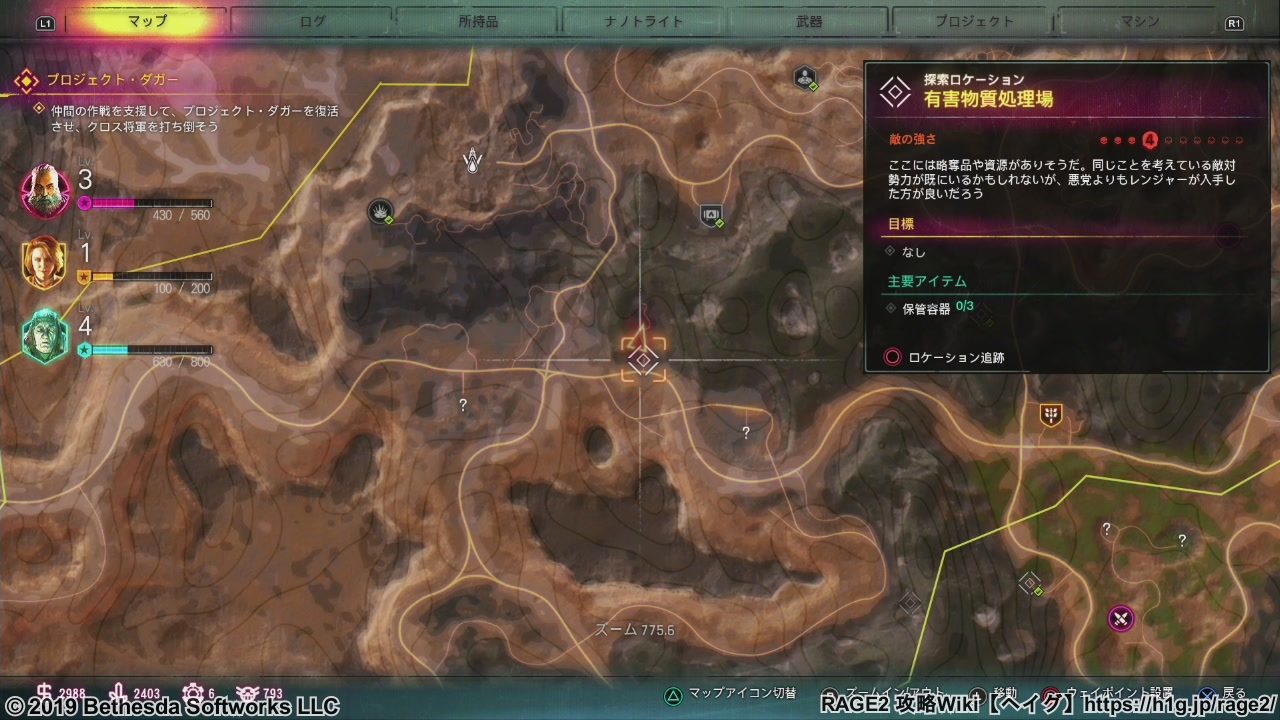Pick the completed spiky burst map marker
Viewport: 1280px width, 720px height.
coord(380,210)
